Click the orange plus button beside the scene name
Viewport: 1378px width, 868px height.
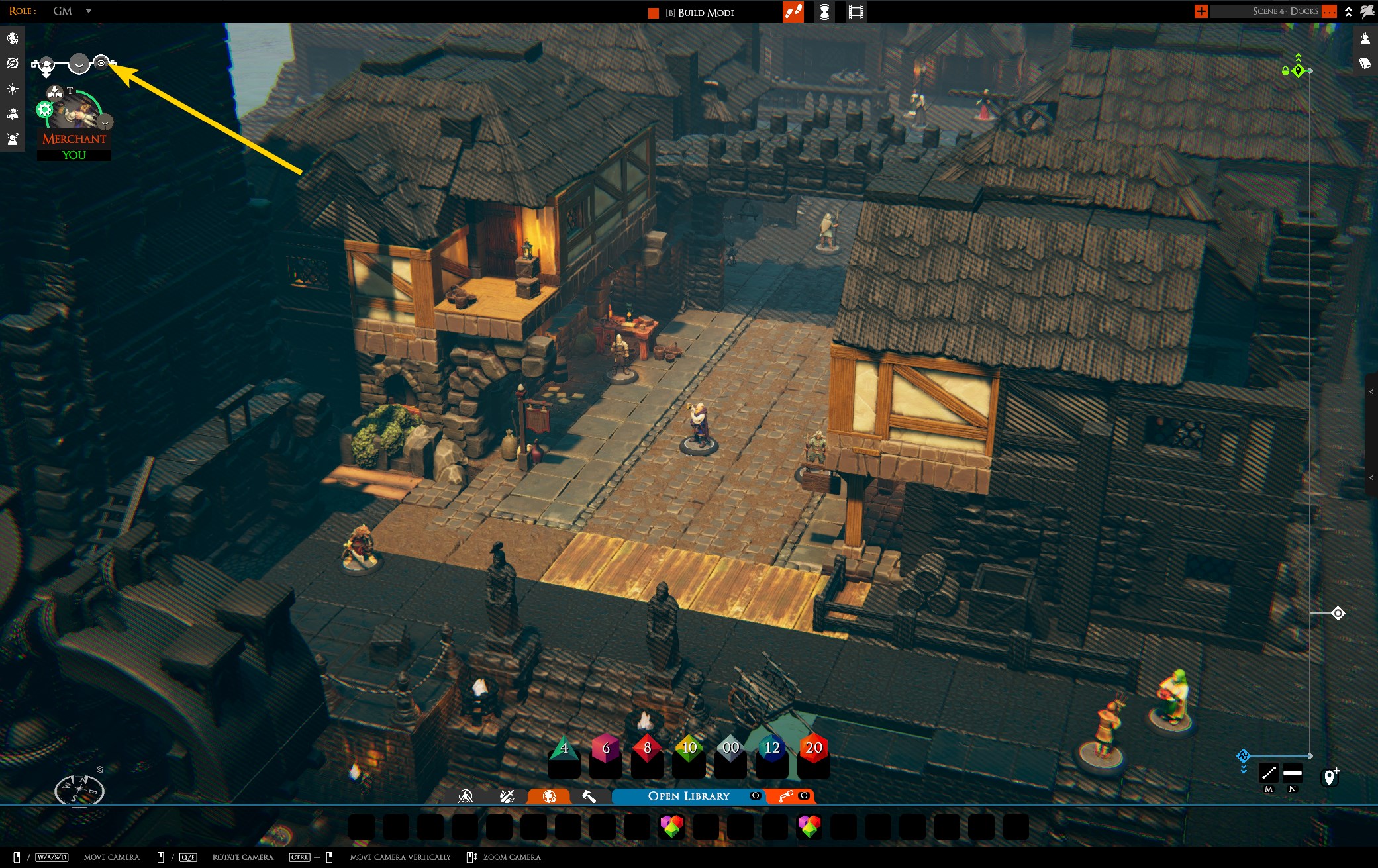[1201, 11]
